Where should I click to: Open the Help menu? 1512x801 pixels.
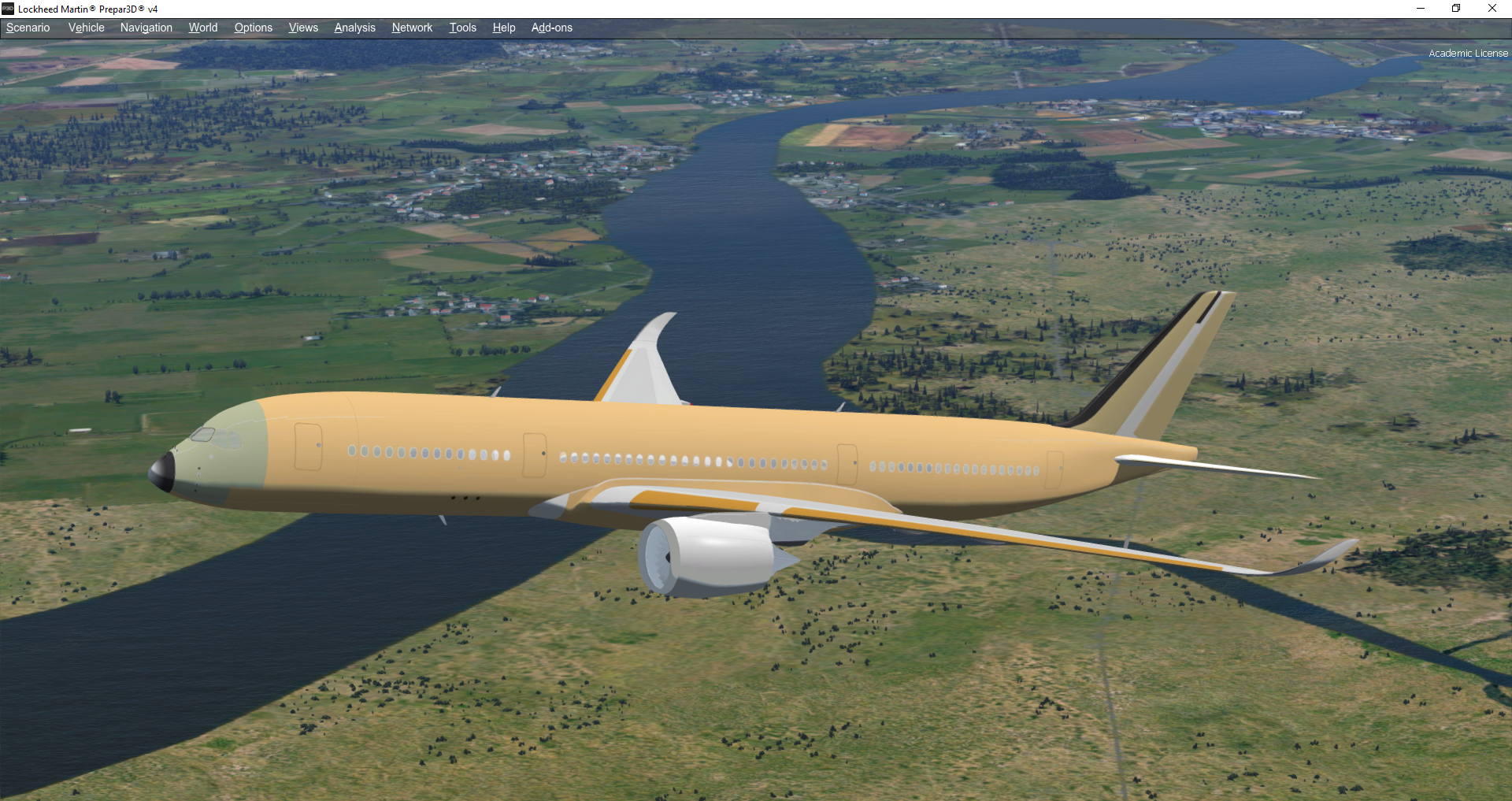tap(504, 28)
